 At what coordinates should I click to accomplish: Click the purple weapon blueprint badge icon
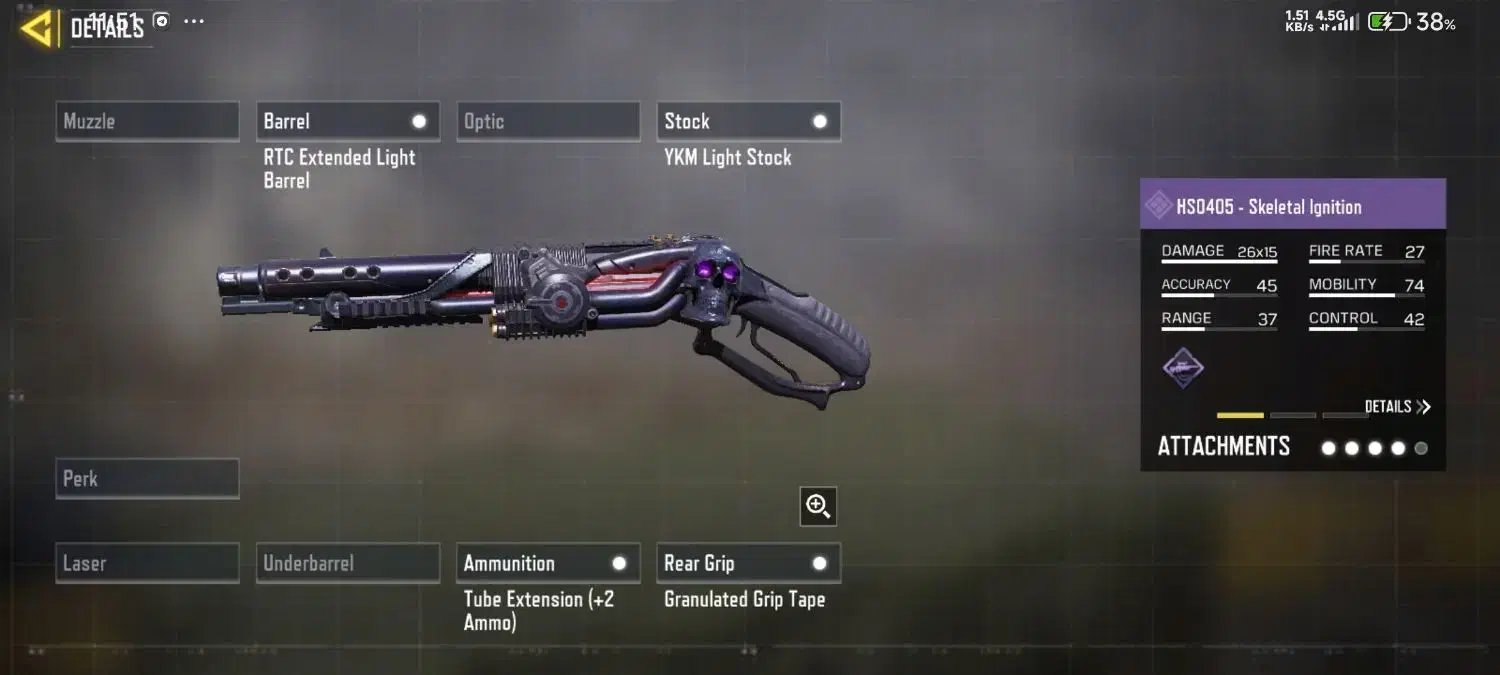pos(1183,368)
